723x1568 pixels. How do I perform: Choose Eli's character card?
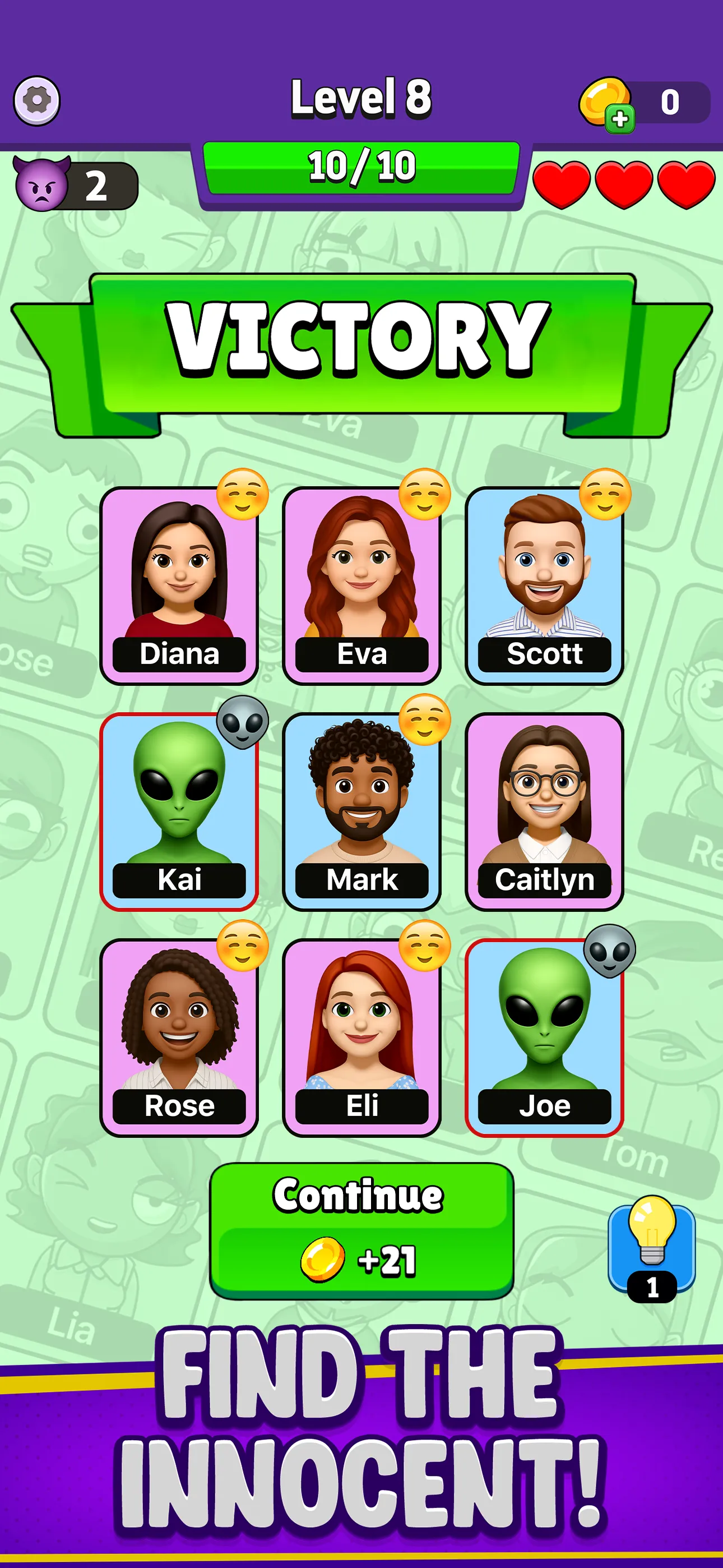click(x=361, y=1037)
